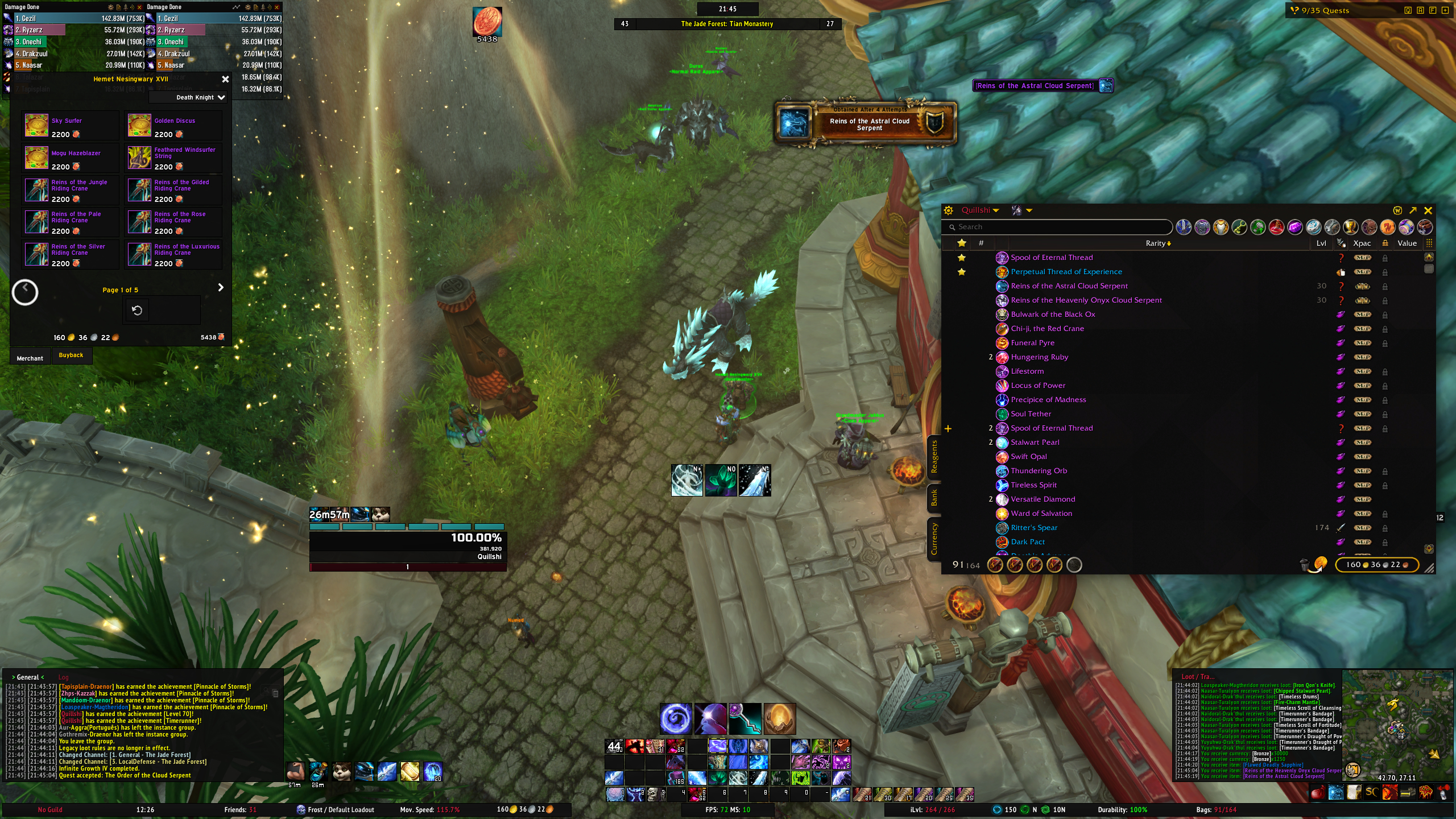Open the Reagents side tab
This screenshot has width=1456, height=819.
pos(934,457)
